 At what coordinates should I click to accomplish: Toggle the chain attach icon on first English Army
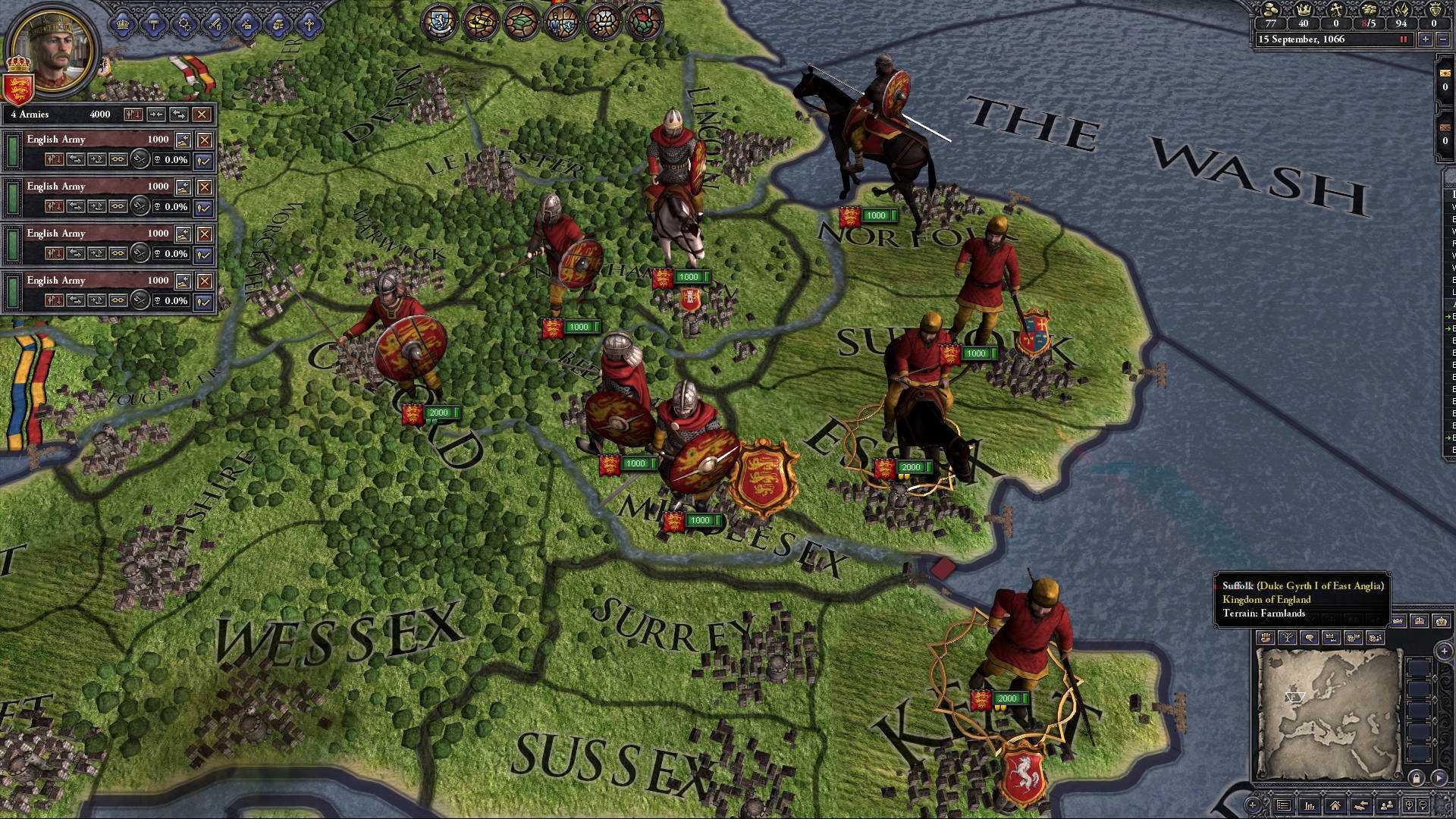click(118, 159)
